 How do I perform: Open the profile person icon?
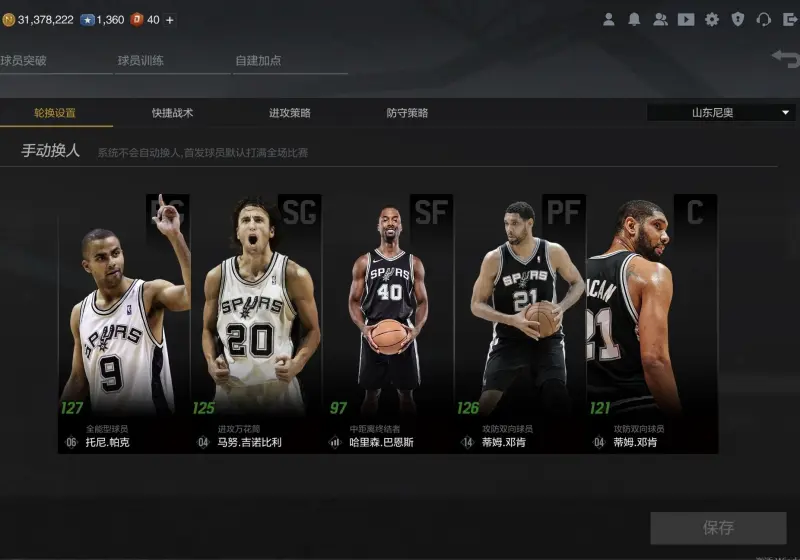608,19
